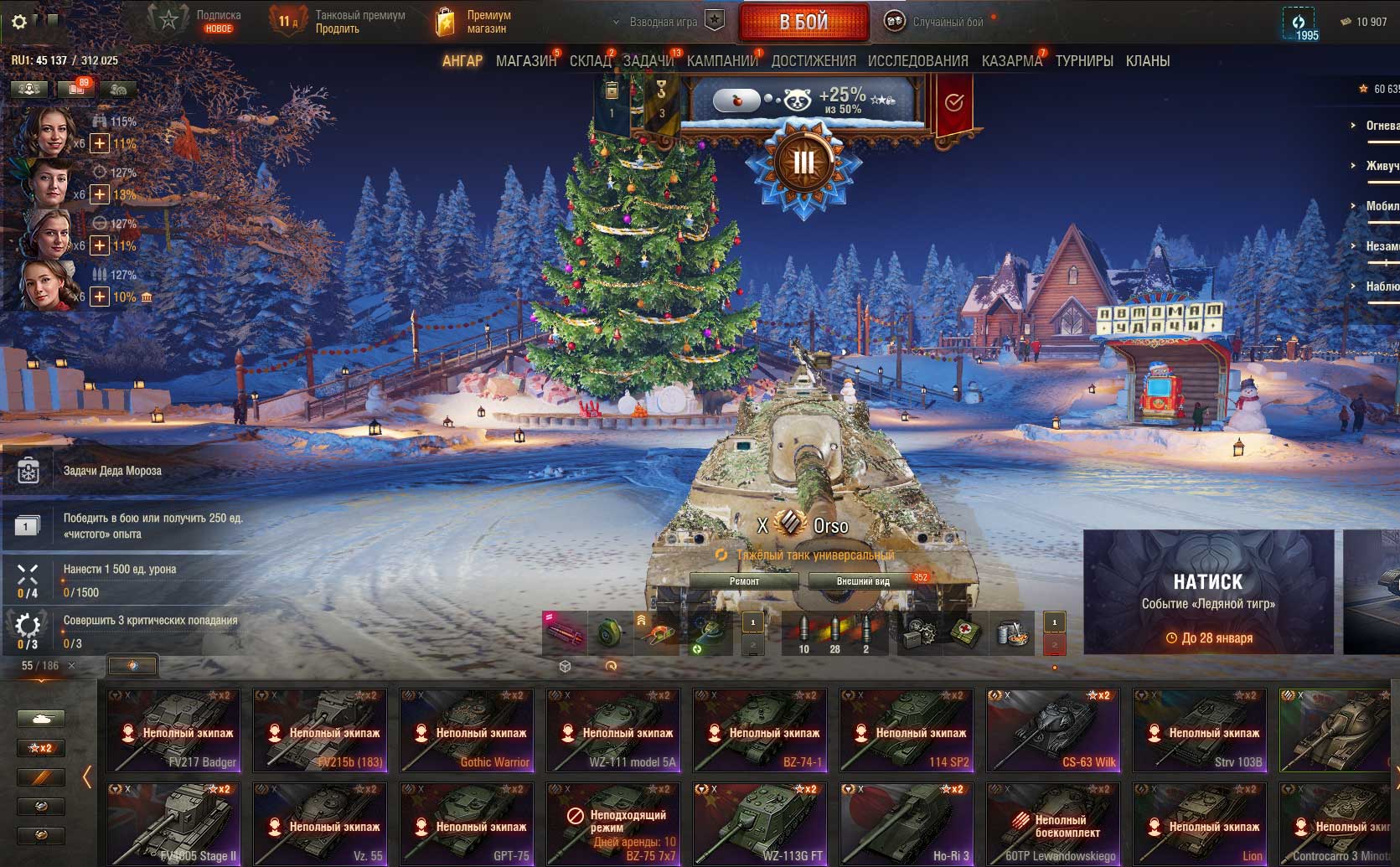Select the CS-63 Wilk tank

(x=1053, y=730)
